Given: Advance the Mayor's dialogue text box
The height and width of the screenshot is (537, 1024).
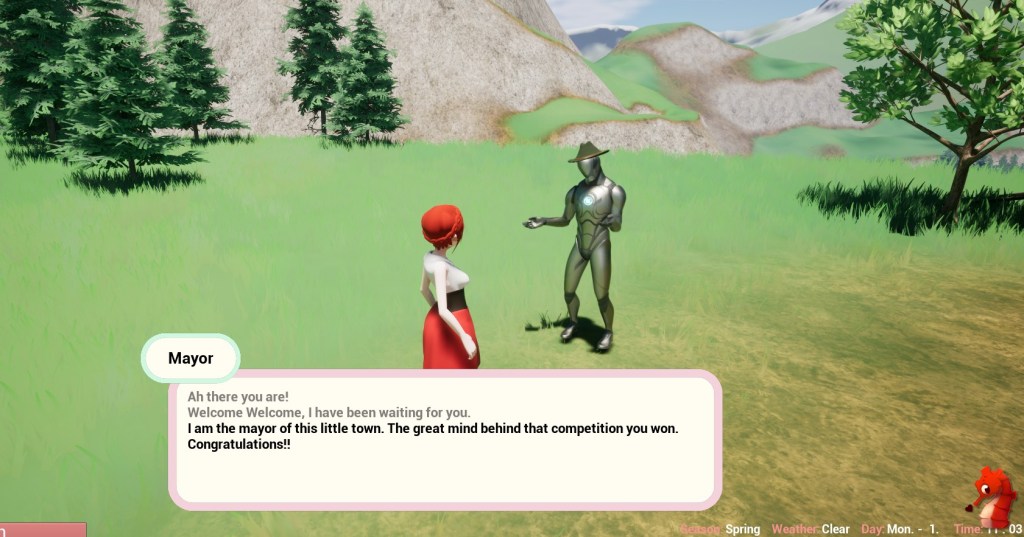Looking at the screenshot, I should [445, 440].
